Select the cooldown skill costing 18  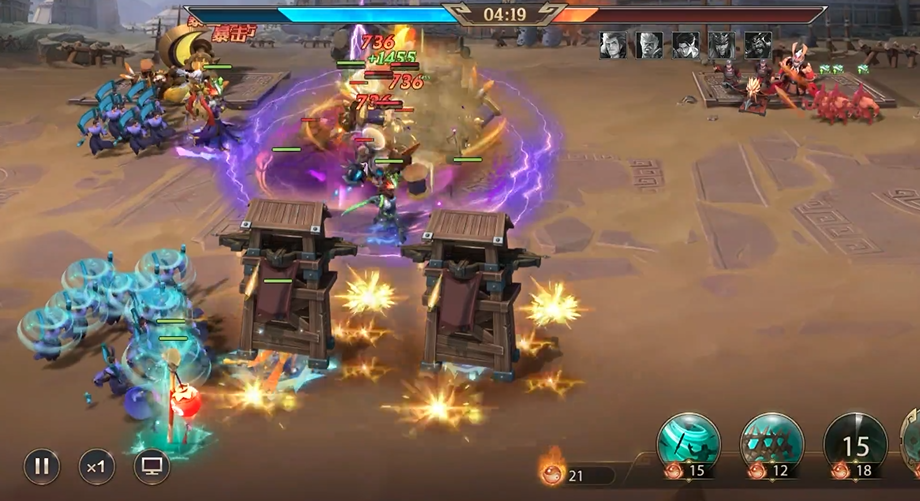click(855, 443)
